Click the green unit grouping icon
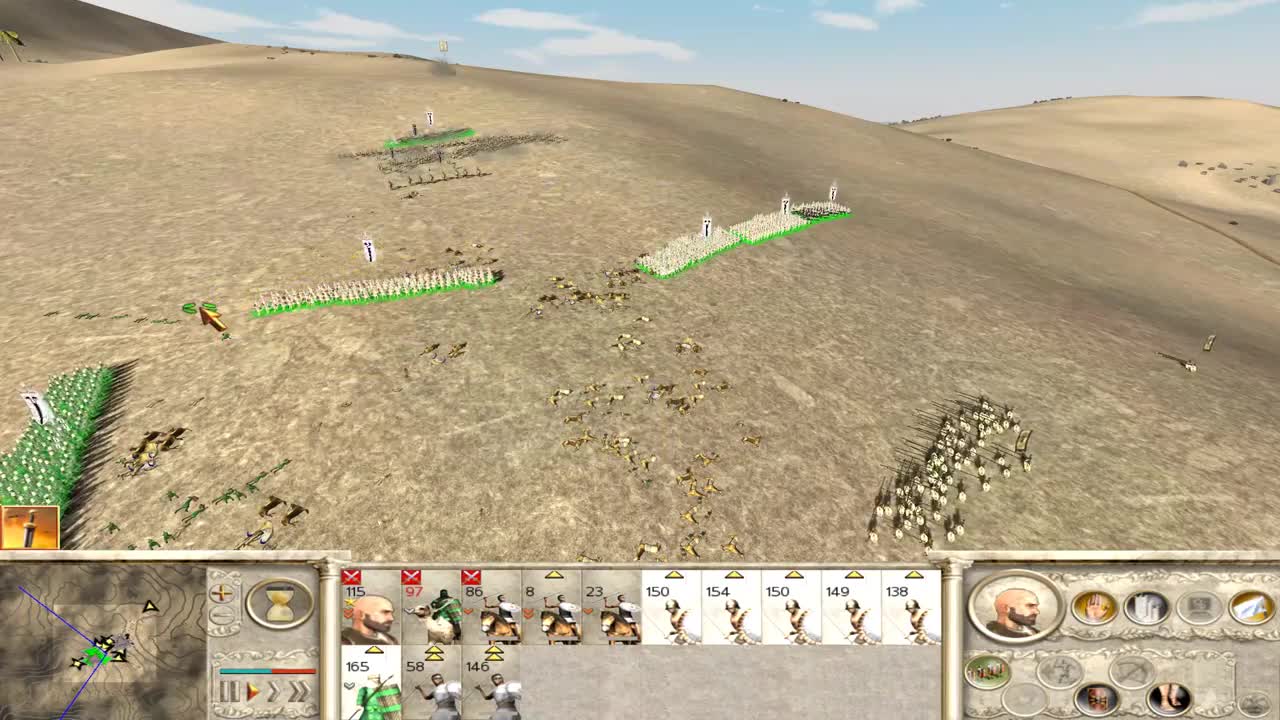1280x720 pixels. click(988, 670)
